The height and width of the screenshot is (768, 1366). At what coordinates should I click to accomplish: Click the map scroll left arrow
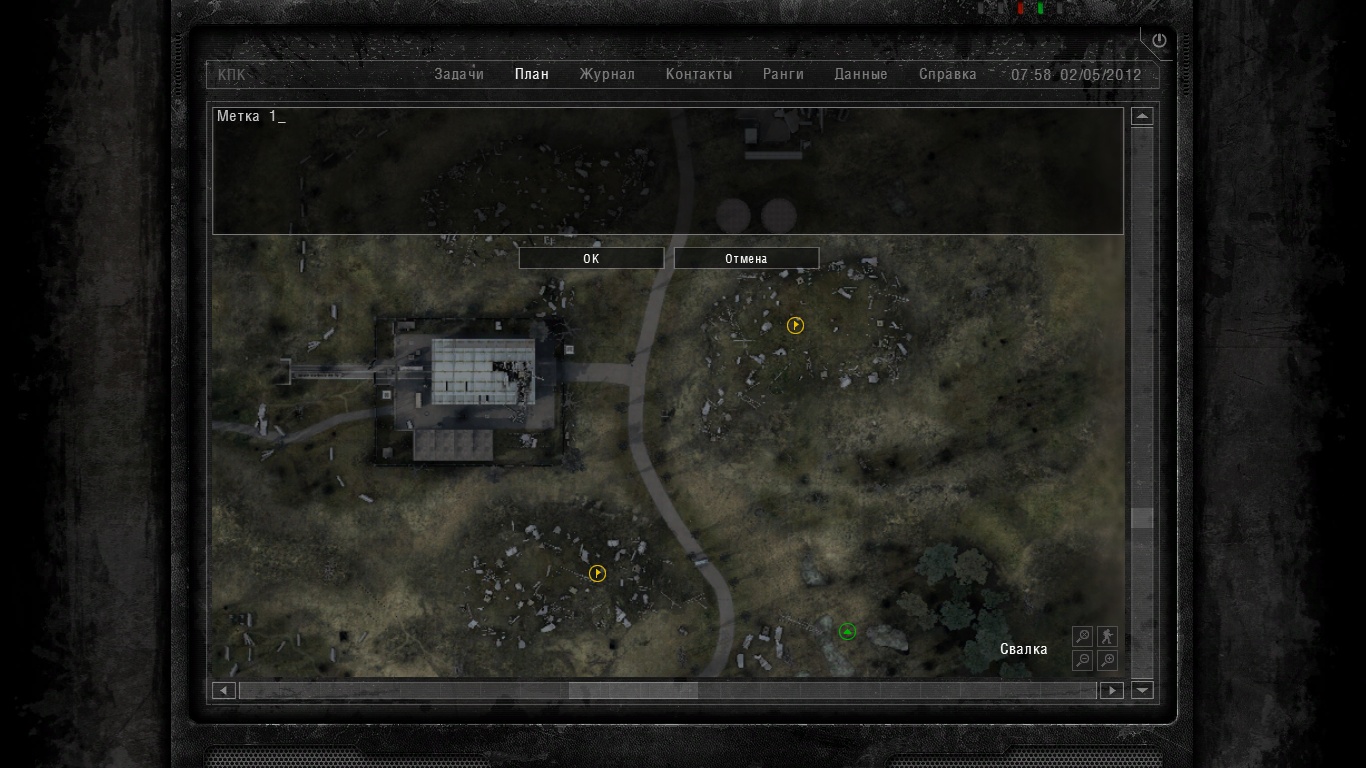coord(224,690)
